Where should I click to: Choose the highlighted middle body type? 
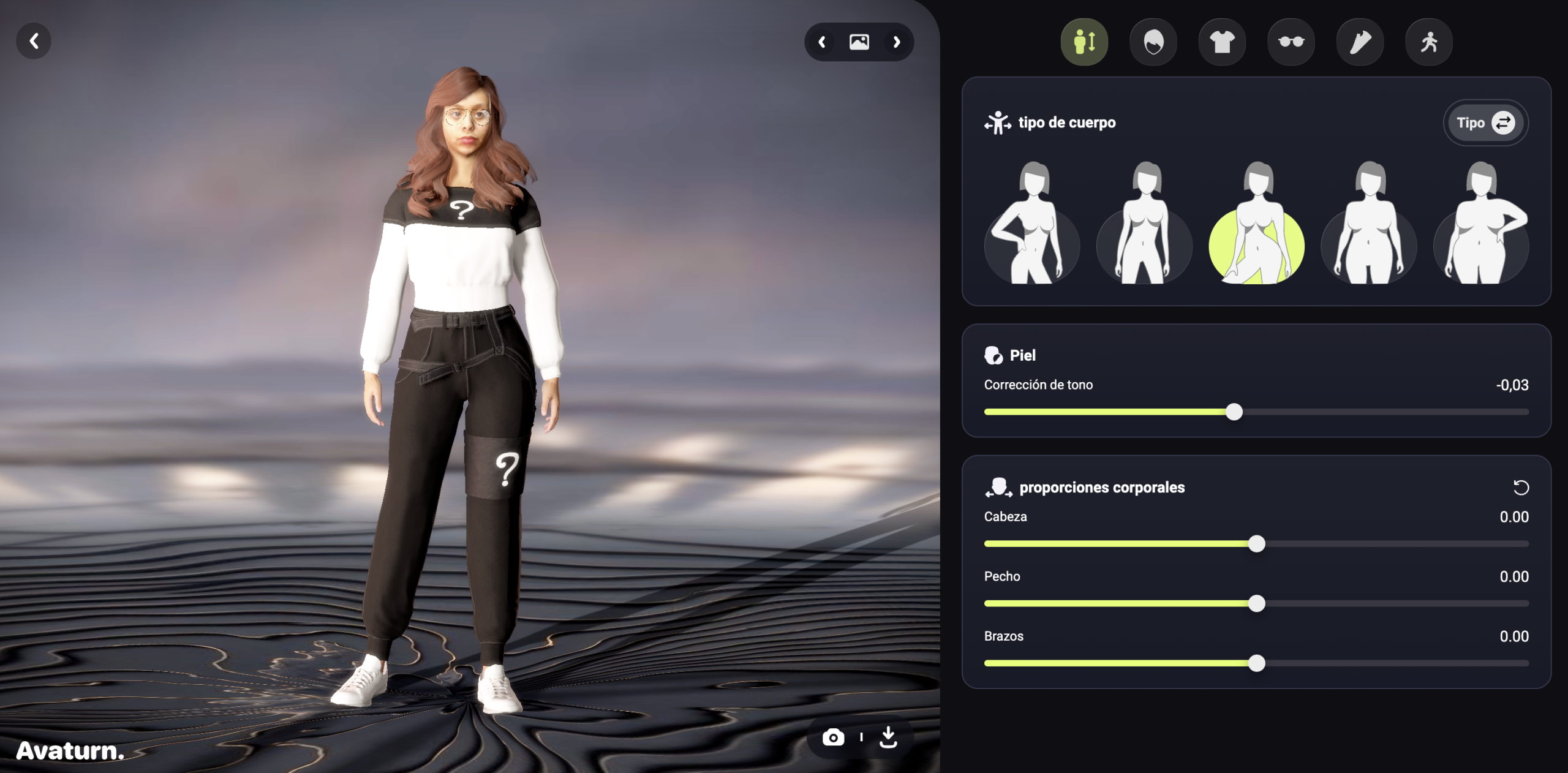tap(1256, 225)
